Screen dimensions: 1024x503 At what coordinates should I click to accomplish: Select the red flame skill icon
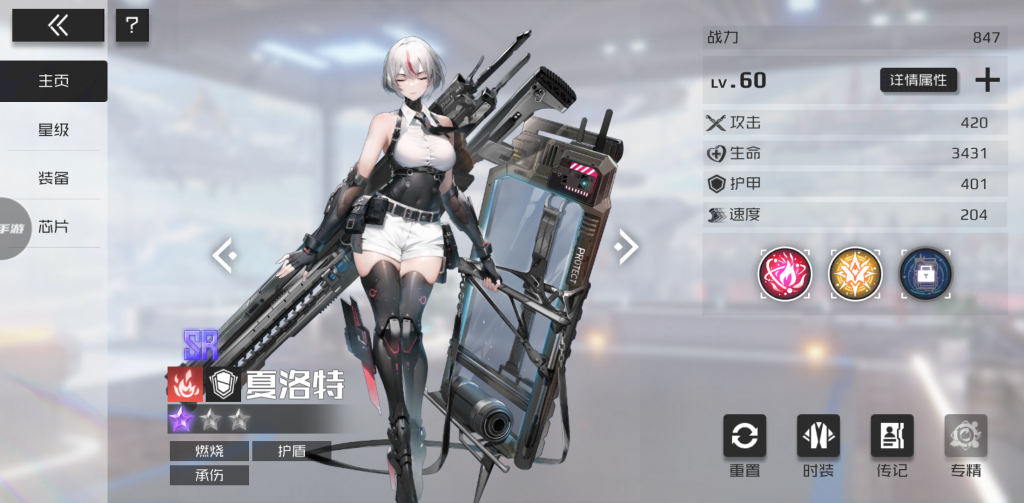[x=785, y=273]
